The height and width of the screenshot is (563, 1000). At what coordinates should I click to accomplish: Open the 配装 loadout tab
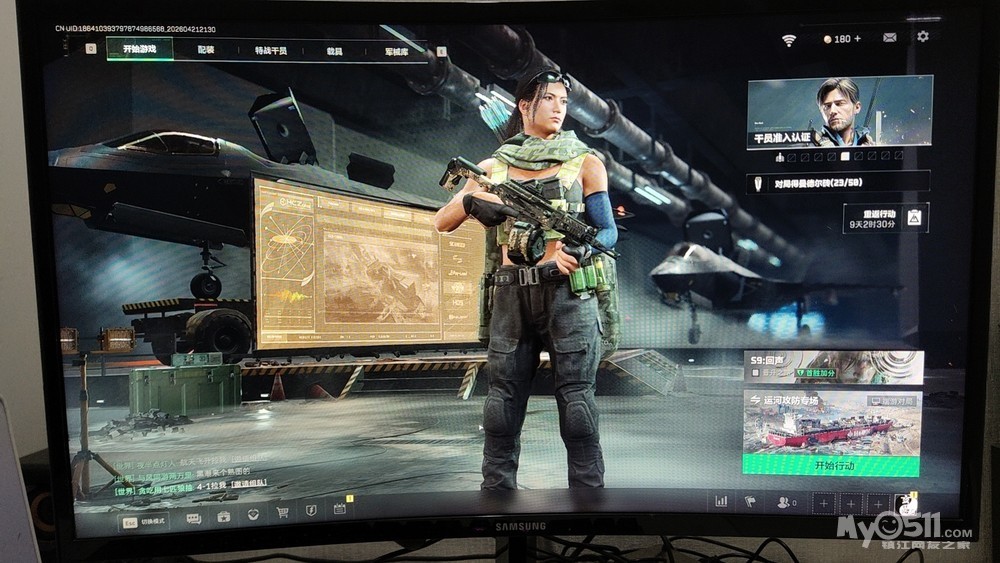206,49
